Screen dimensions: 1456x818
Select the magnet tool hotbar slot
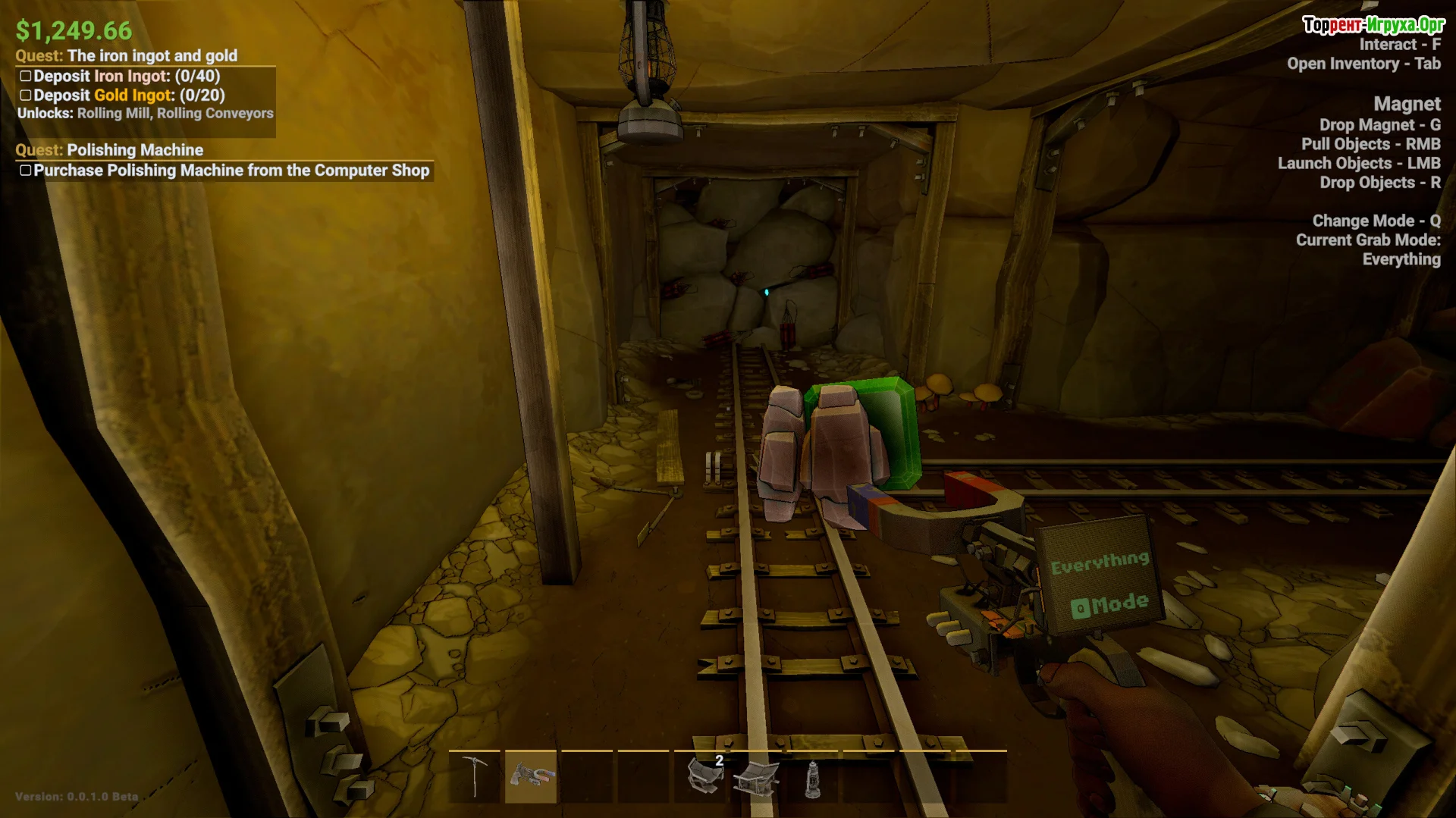click(x=531, y=776)
